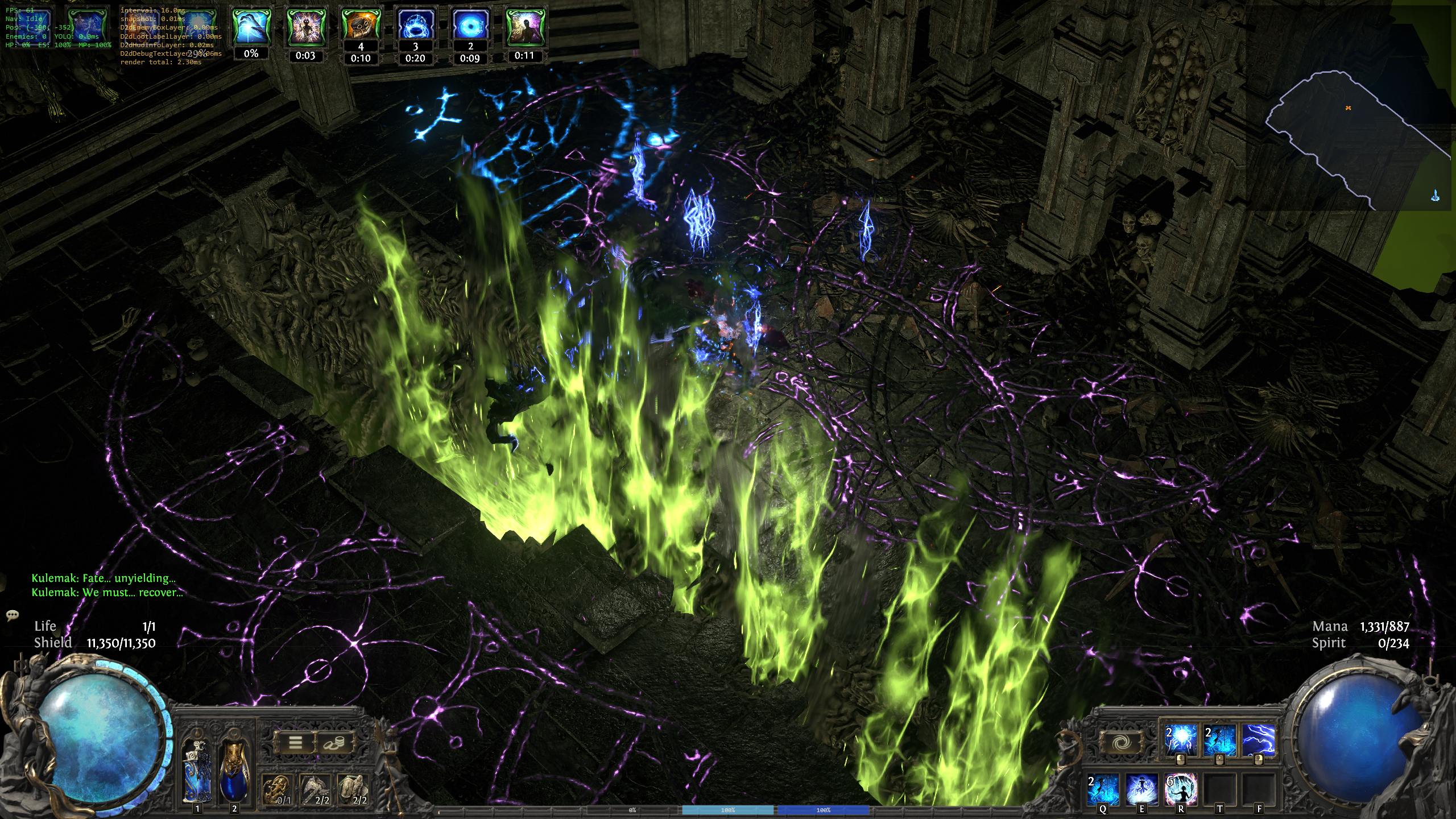Open the chat speech bubble icon
Screen dimensions: 1456x819
(x=12, y=615)
